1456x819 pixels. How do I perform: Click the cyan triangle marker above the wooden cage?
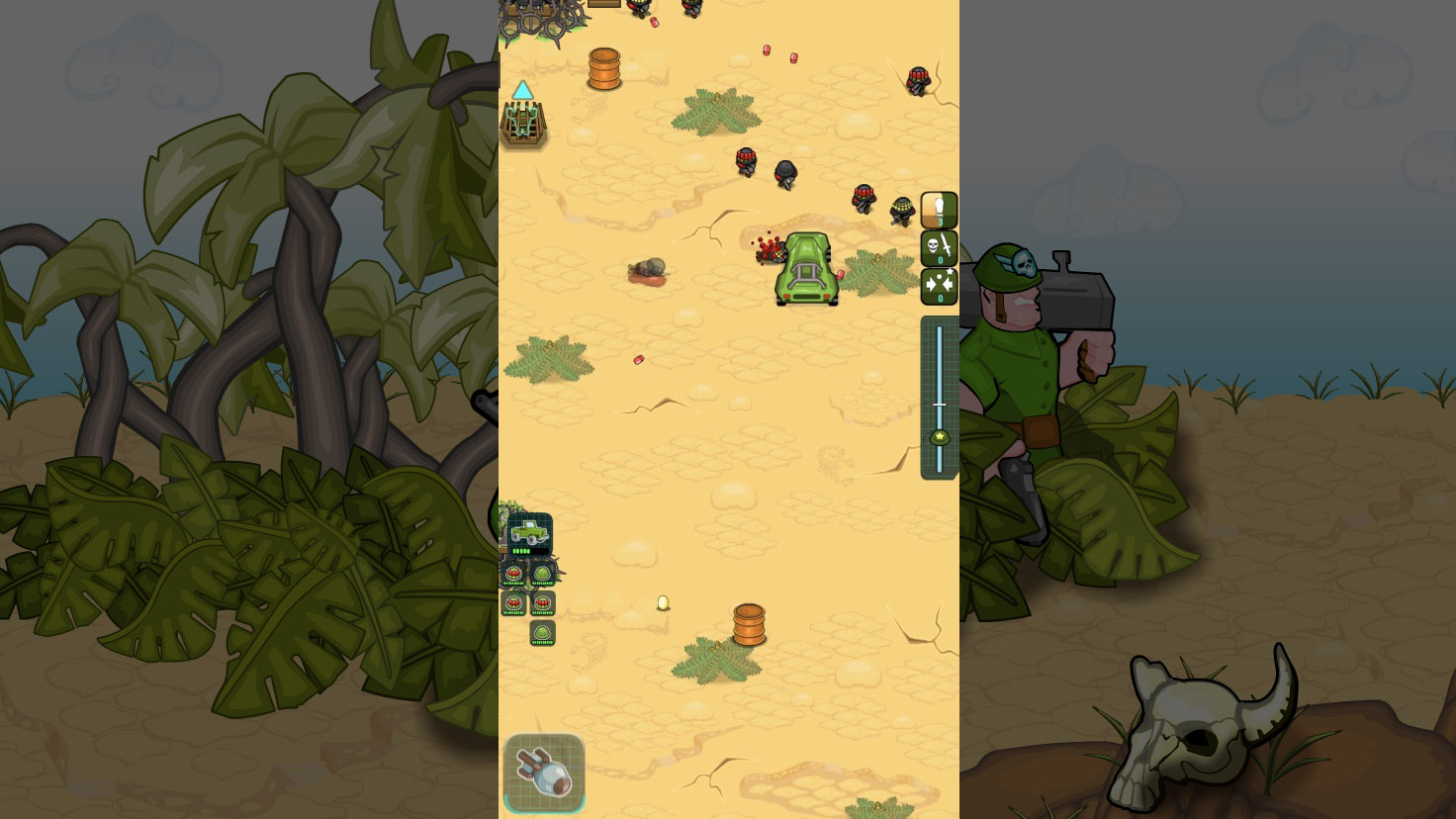click(x=523, y=91)
